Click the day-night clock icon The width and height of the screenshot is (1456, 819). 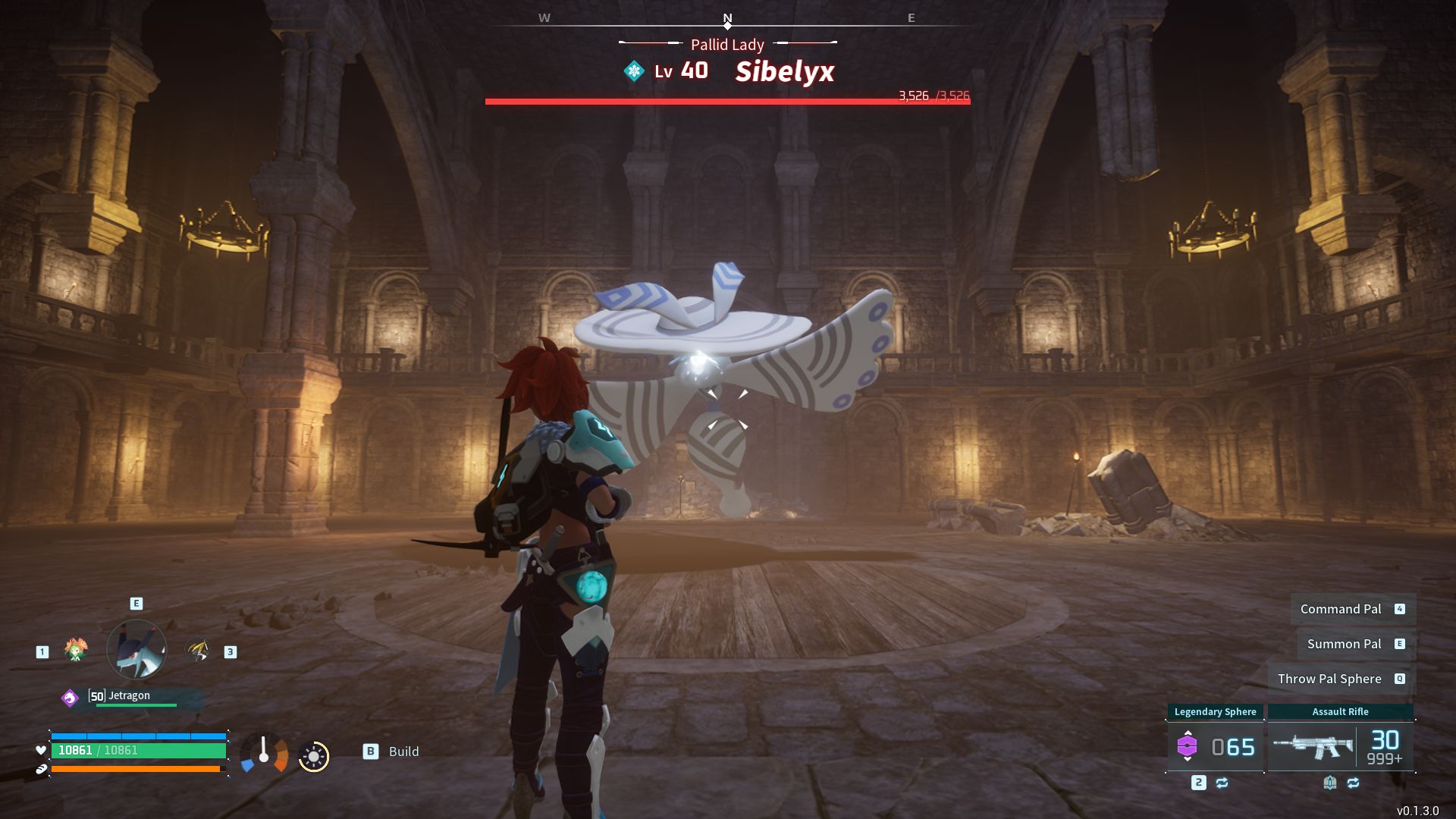(313, 756)
